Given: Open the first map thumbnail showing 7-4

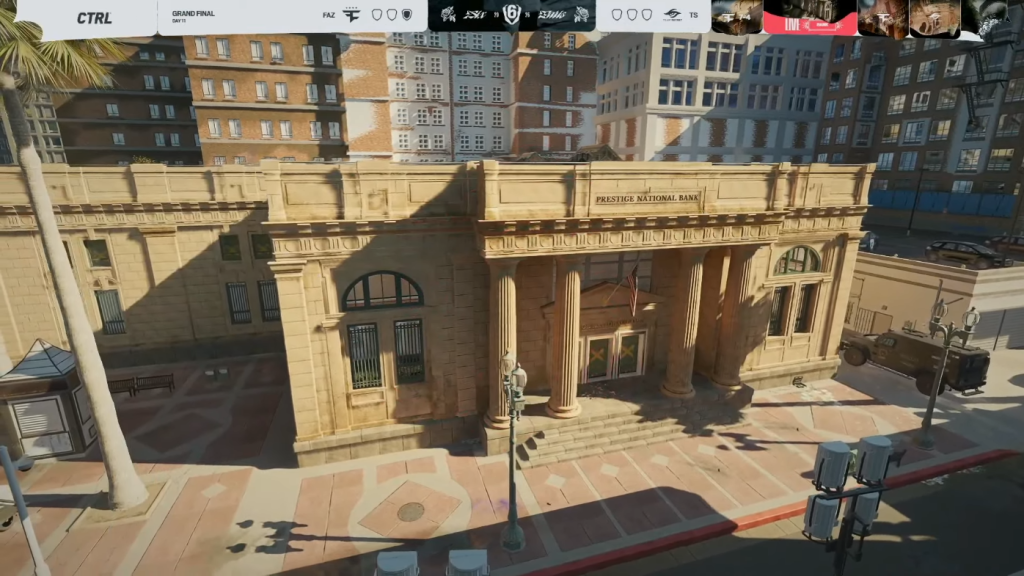Looking at the screenshot, I should click(737, 17).
